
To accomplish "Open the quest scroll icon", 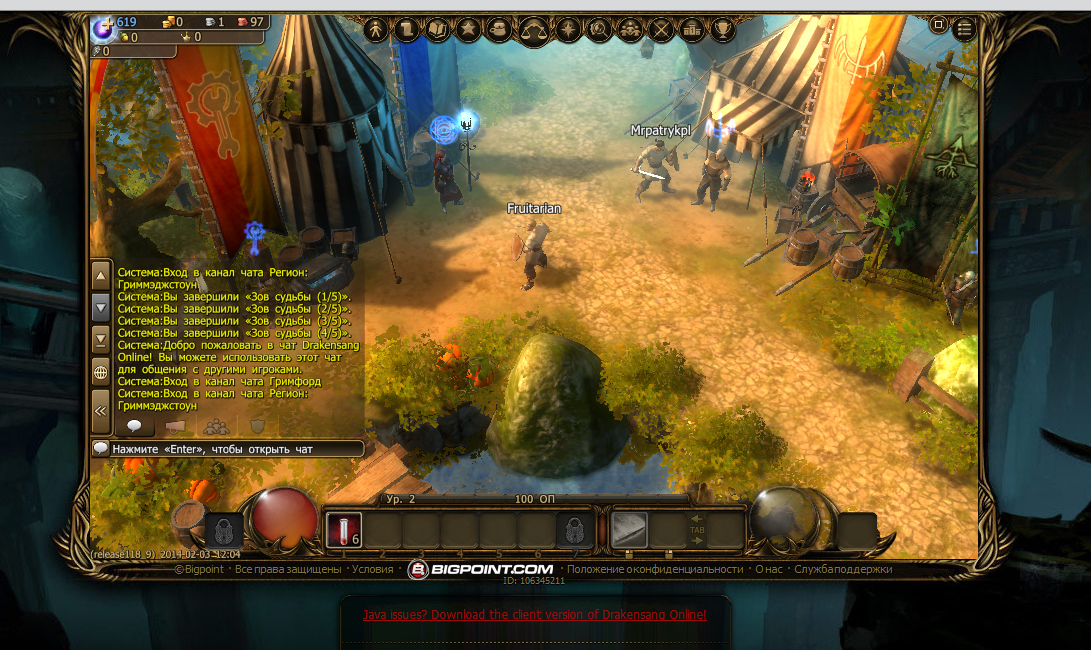I will coord(407,30).
